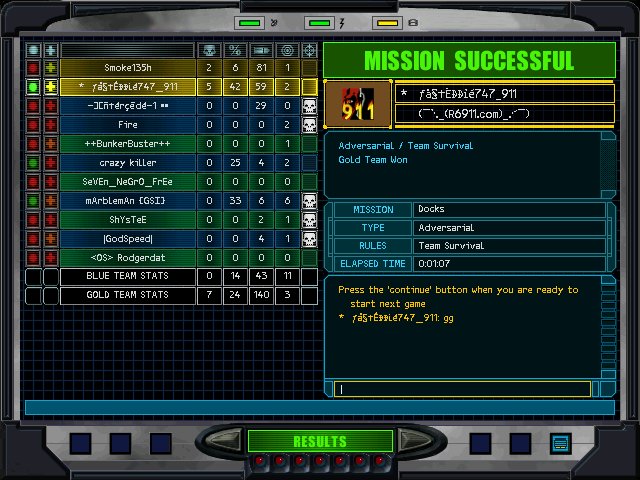Screen dimensions: 640x480
Task: Show the Gold Team Stats row
Action: tap(128, 295)
